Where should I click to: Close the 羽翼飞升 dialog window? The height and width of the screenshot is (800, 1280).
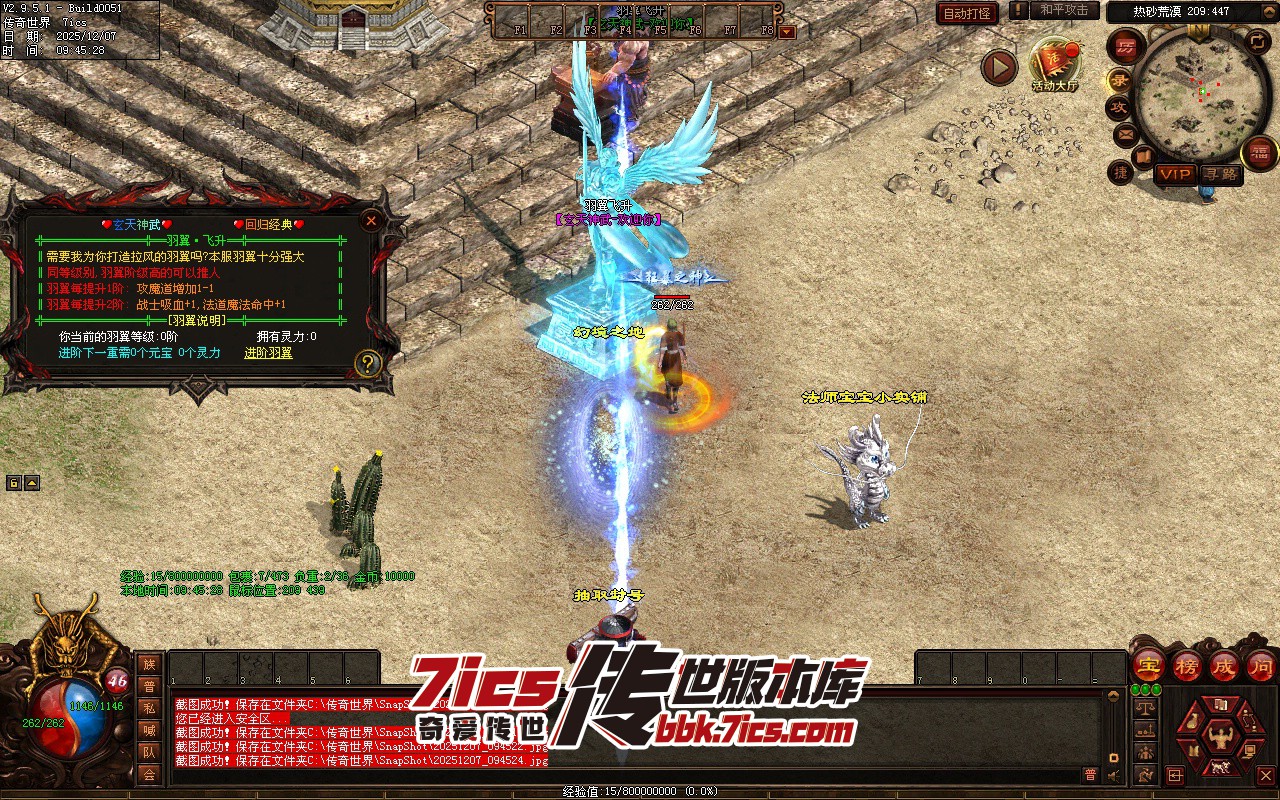[371, 221]
